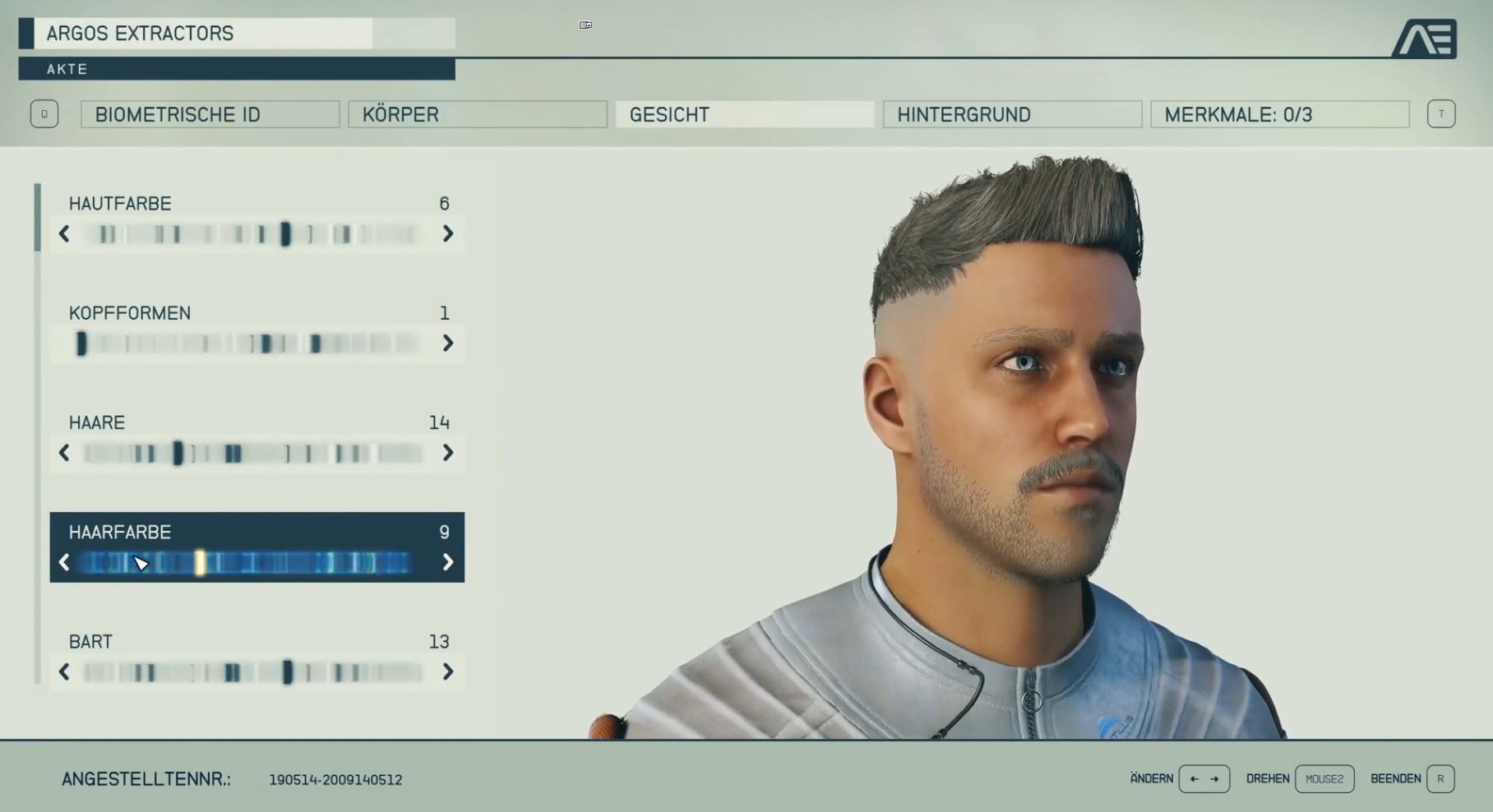Click the Hautfarbe right arrow
1493x812 pixels.
coord(448,234)
